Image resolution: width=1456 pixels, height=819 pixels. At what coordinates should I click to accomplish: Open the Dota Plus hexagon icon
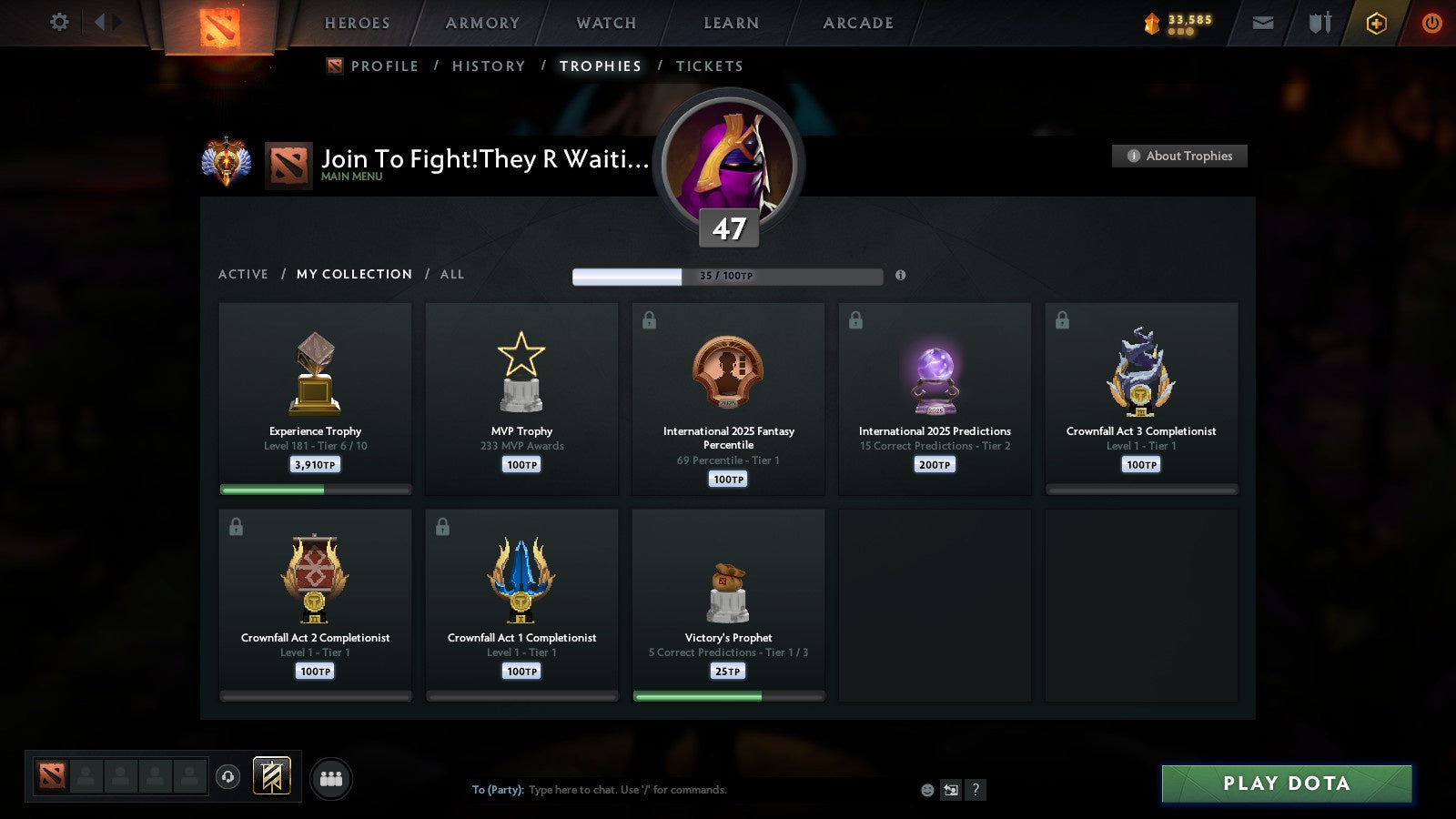[1377, 23]
